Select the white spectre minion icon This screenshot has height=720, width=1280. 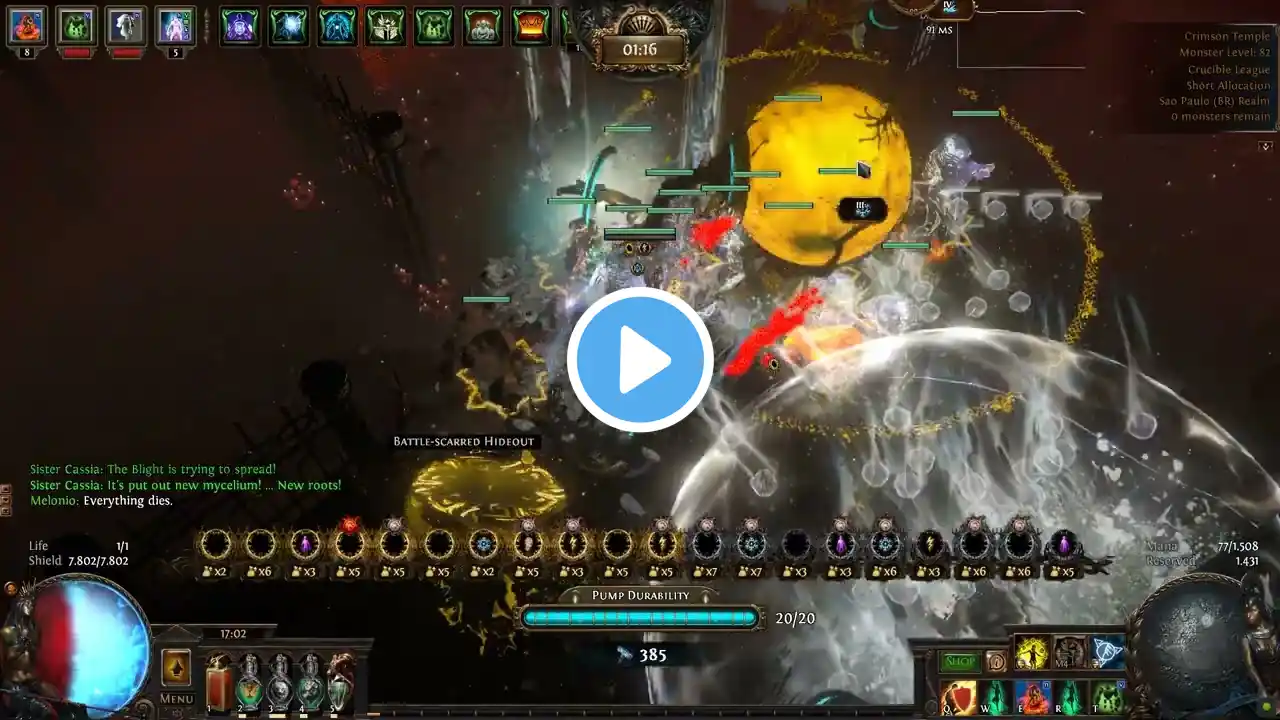(126, 25)
